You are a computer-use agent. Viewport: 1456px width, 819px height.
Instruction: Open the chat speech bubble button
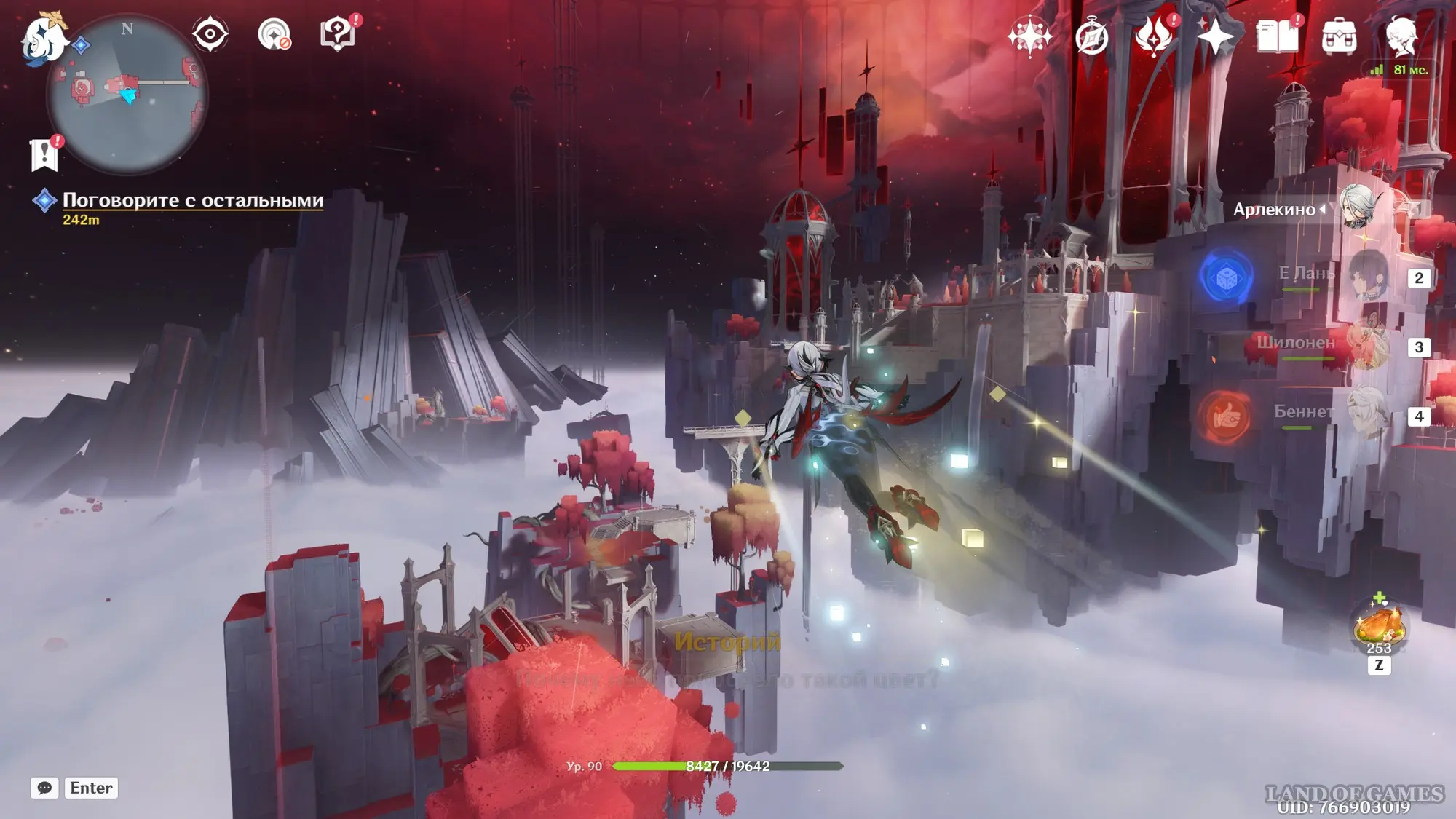(x=44, y=788)
